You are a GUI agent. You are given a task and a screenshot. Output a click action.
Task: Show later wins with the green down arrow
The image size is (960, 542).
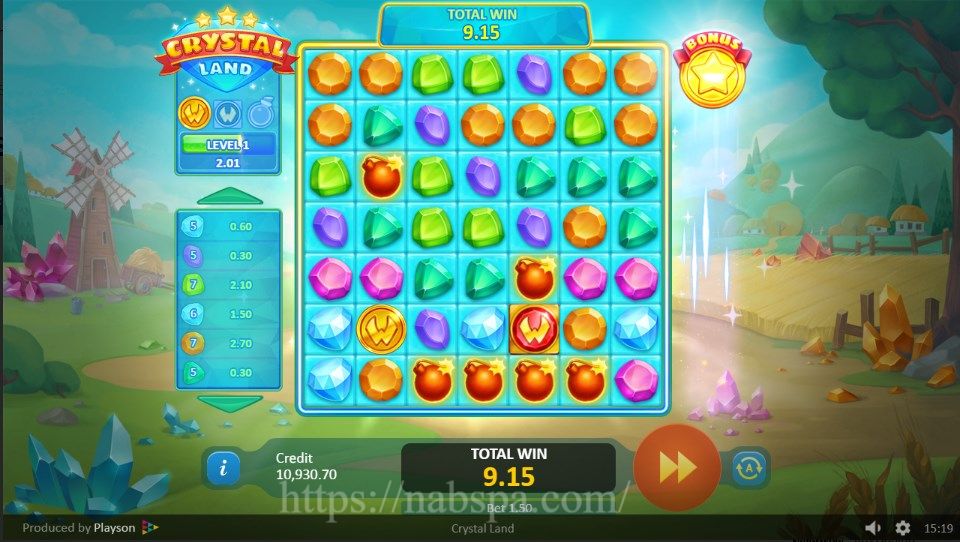click(x=229, y=401)
